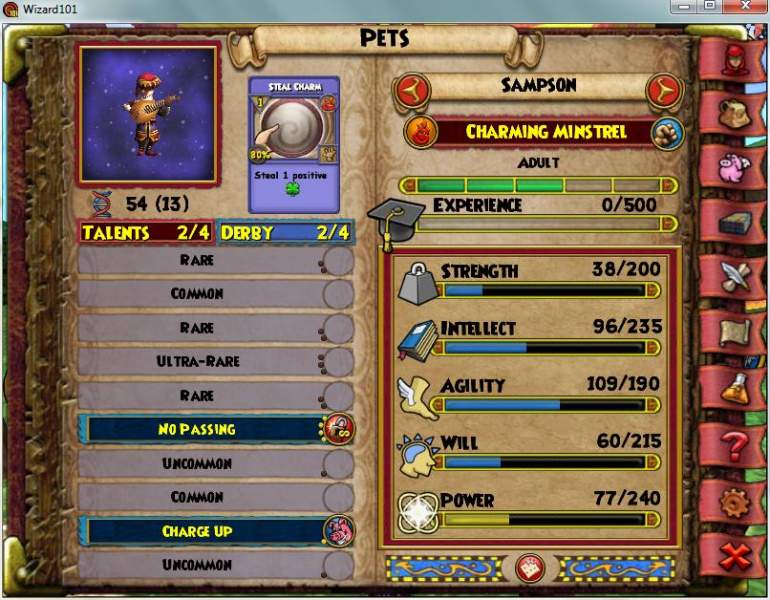Open the backpack tab

click(x=735, y=112)
